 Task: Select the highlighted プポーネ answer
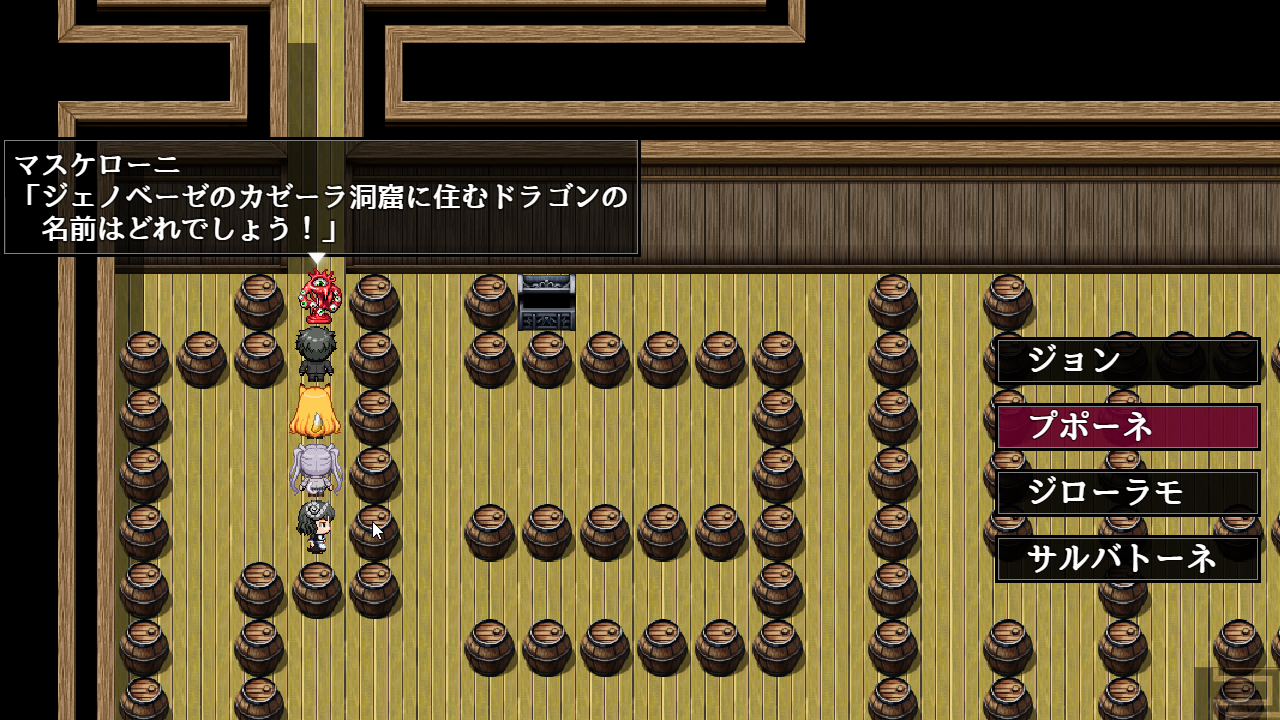[1127, 427]
